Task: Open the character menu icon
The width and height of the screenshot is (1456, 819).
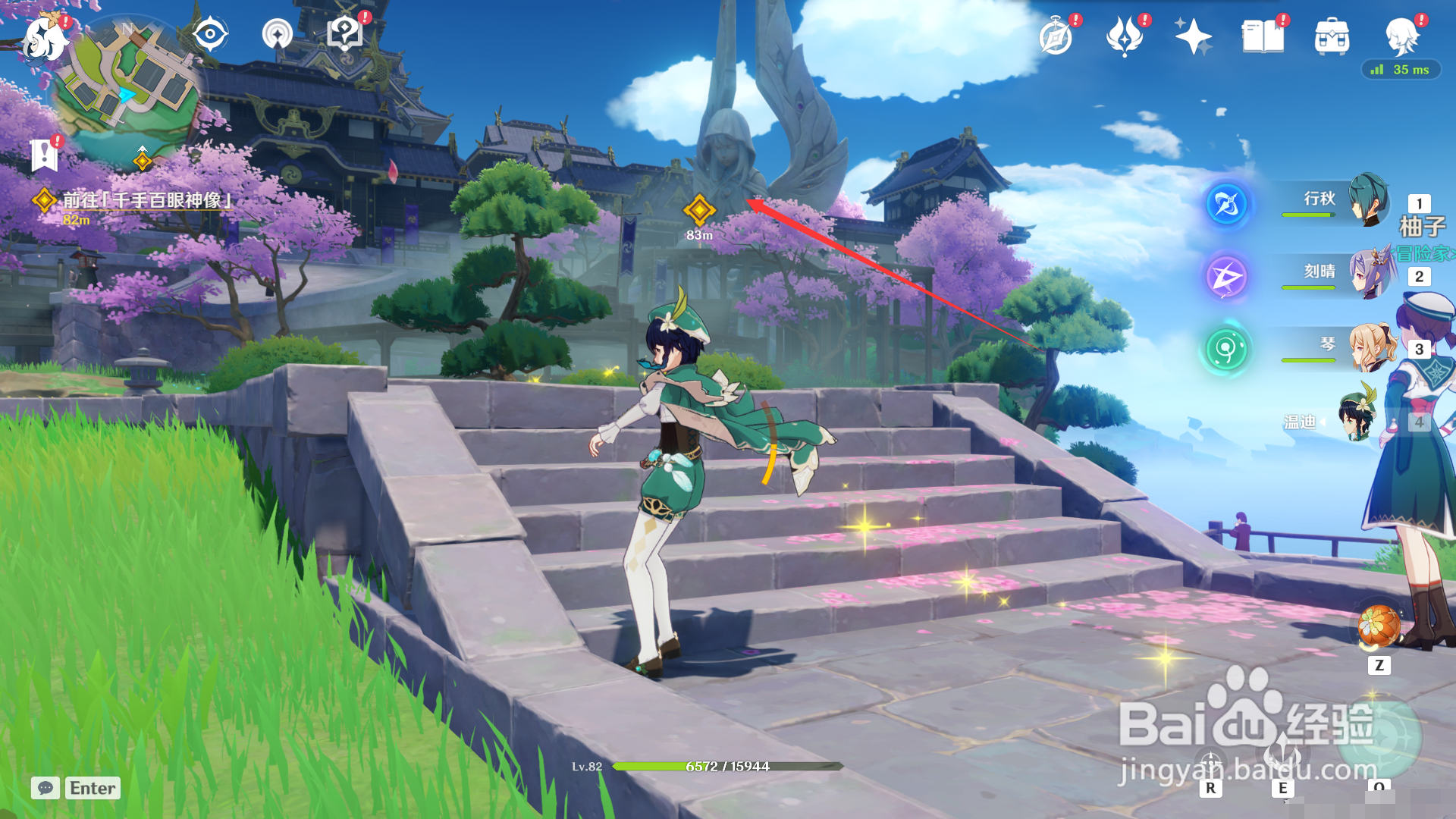Action: click(x=1401, y=36)
